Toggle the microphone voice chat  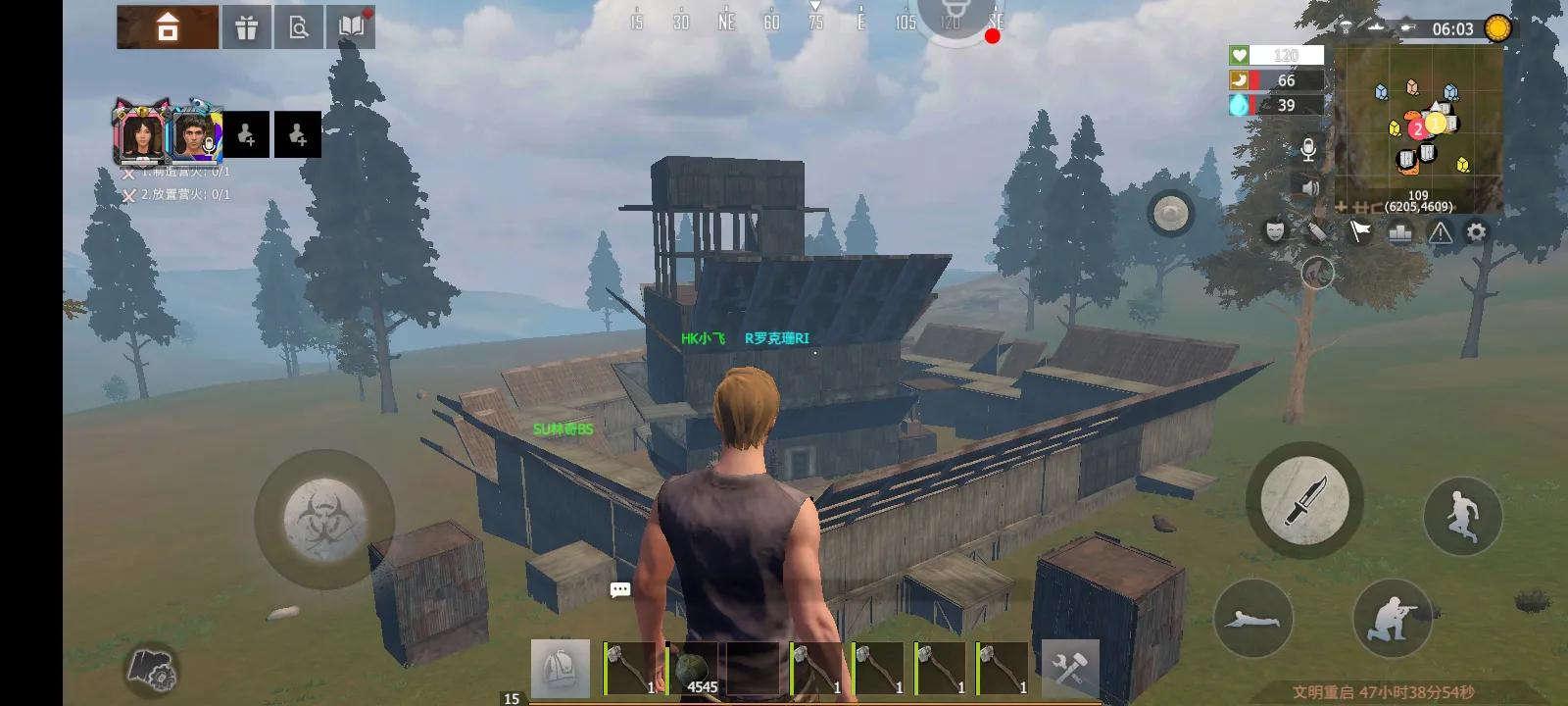pos(1307,150)
